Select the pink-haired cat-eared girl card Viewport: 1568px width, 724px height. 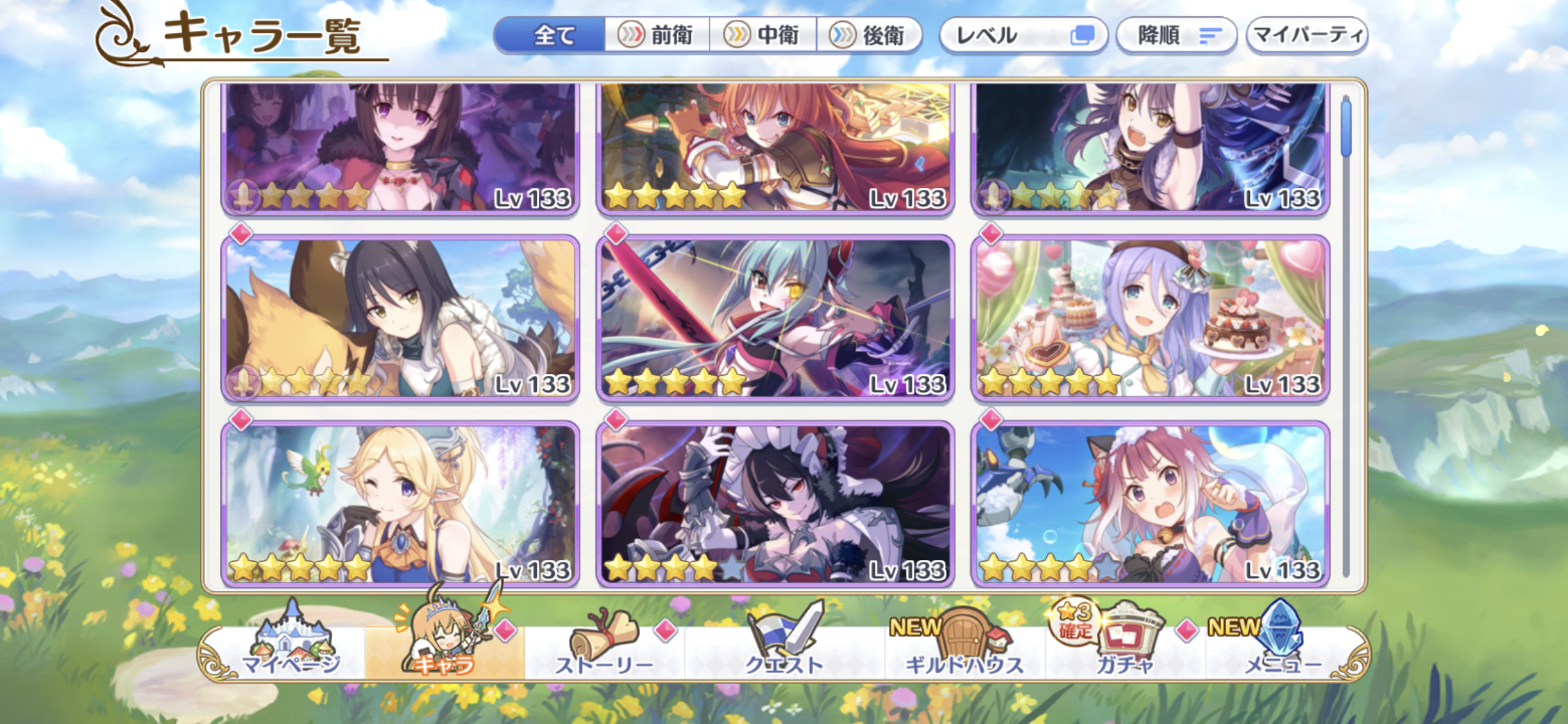pos(1150,504)
